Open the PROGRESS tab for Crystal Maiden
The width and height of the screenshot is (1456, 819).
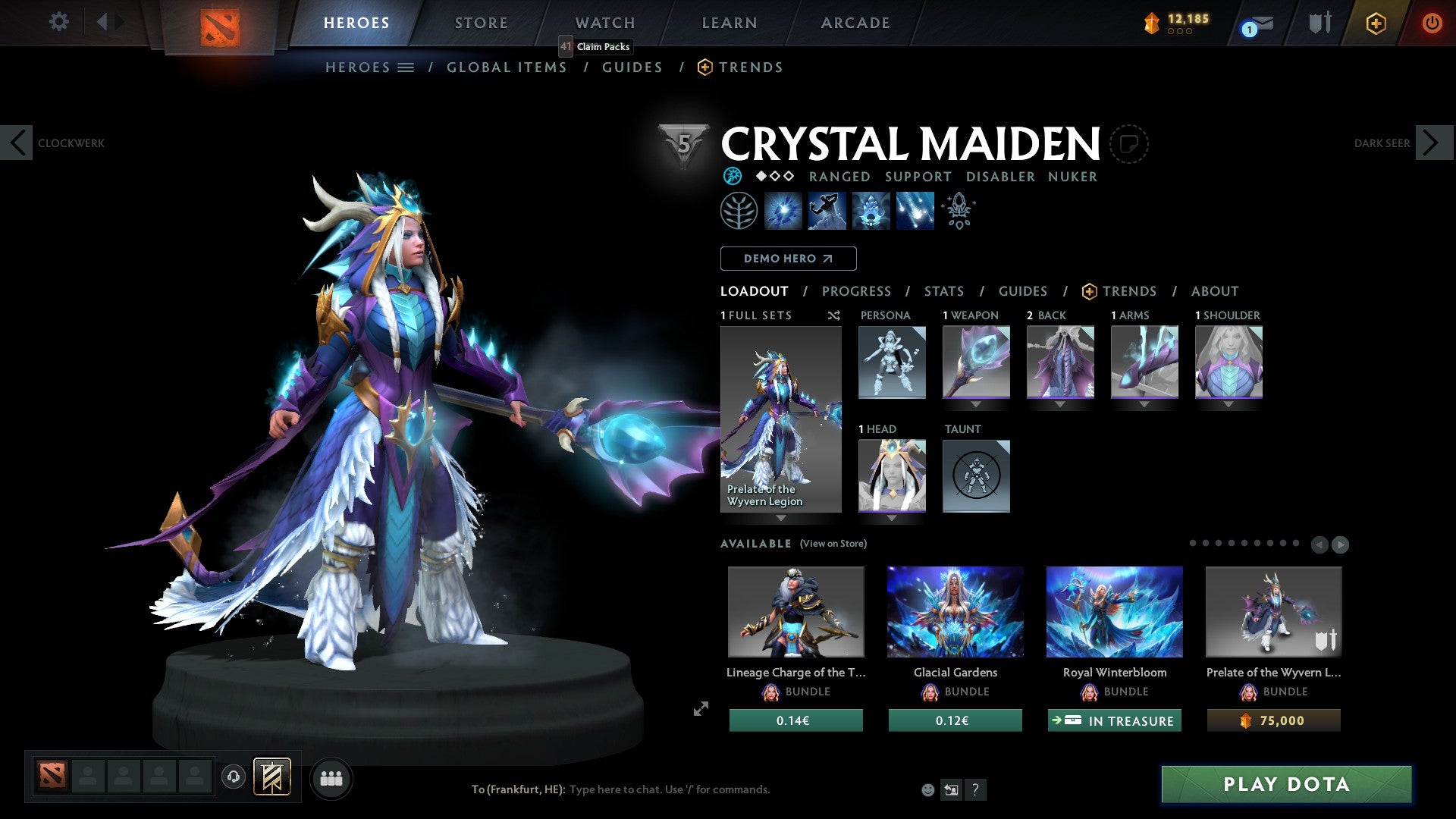[x=857, y=291]
